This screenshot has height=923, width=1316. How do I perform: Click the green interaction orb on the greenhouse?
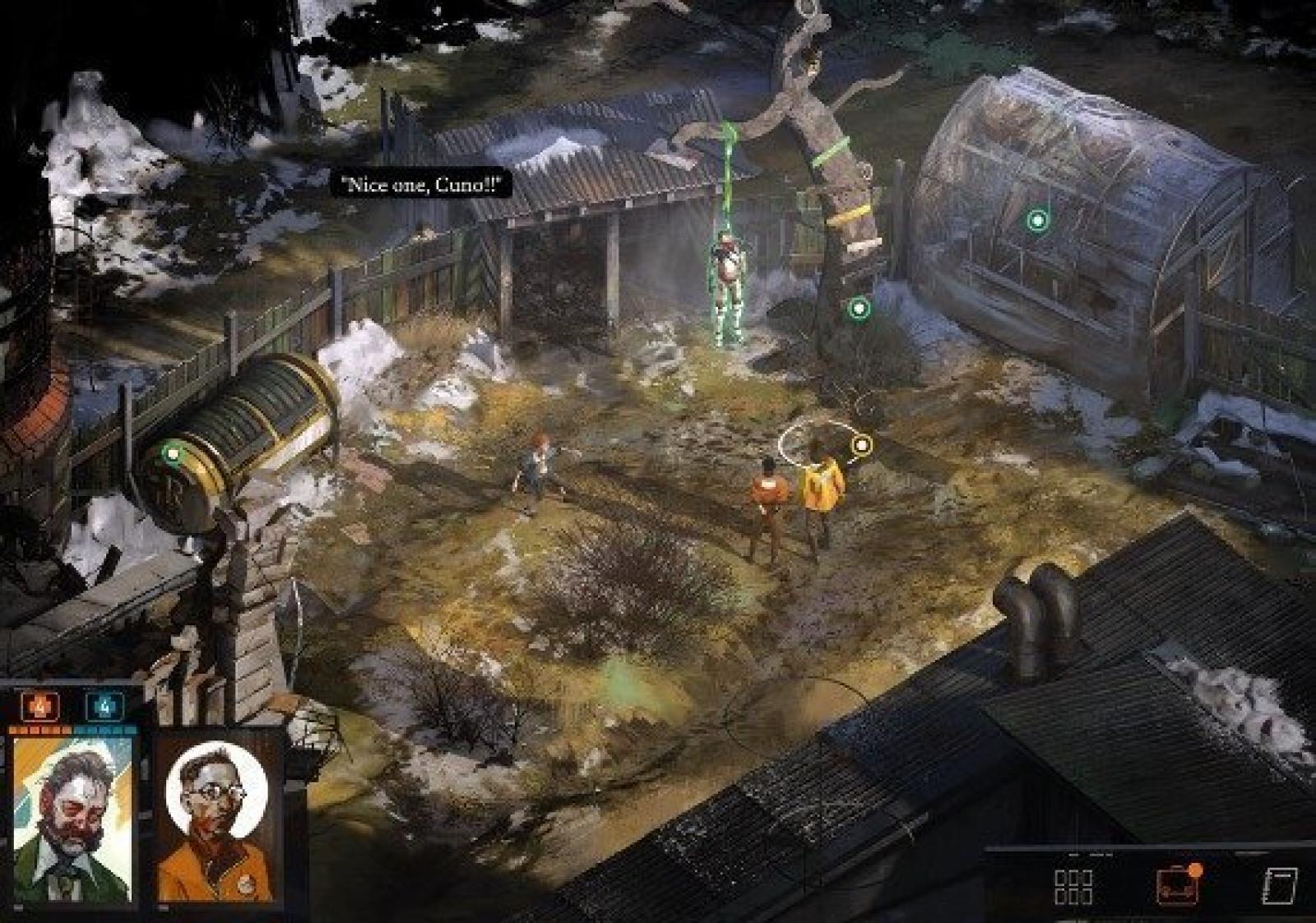(1037, 220)
